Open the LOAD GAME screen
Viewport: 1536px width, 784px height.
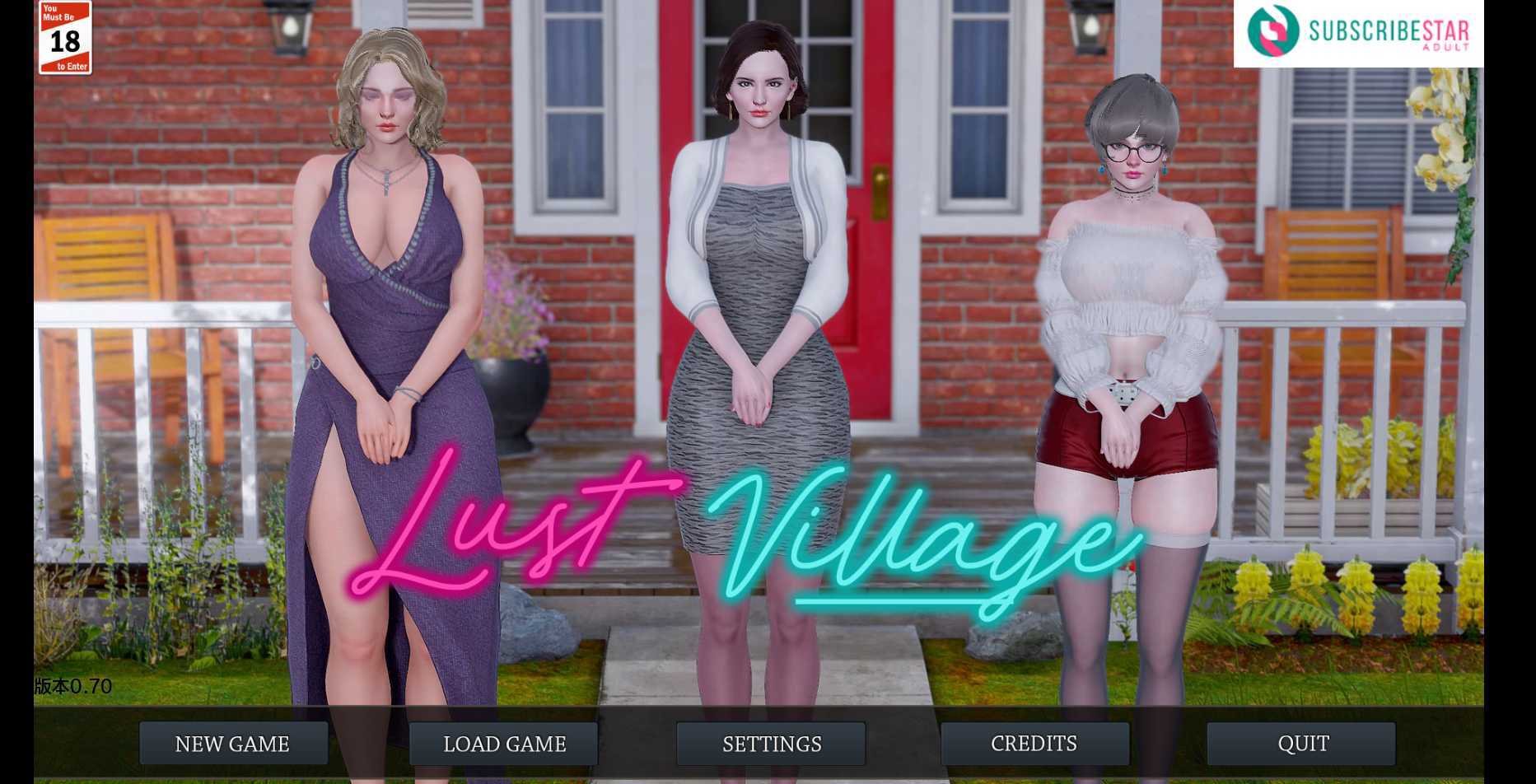coord(503,744)
